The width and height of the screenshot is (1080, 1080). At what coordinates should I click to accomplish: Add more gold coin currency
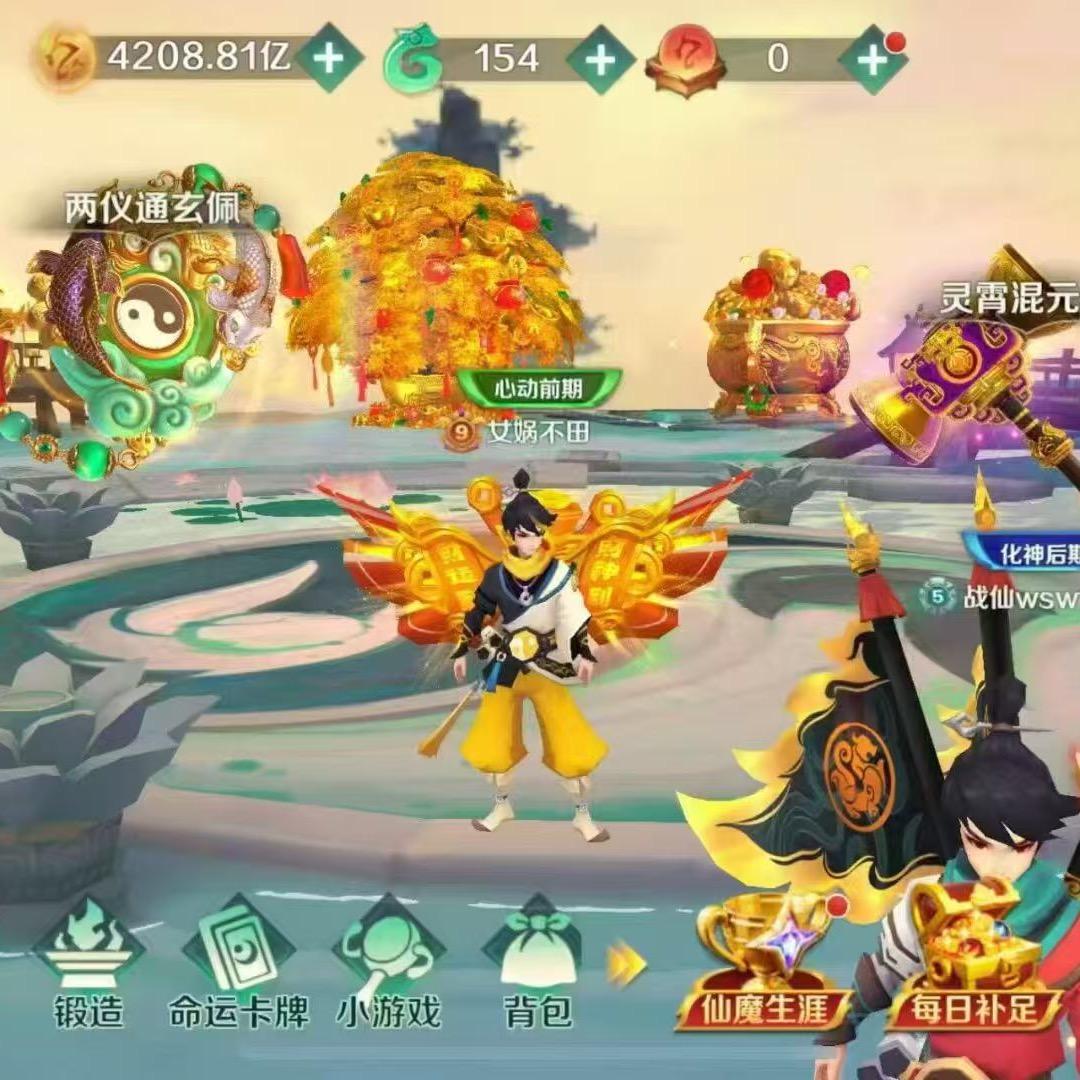pyautogui.click(x=329, y=58)
